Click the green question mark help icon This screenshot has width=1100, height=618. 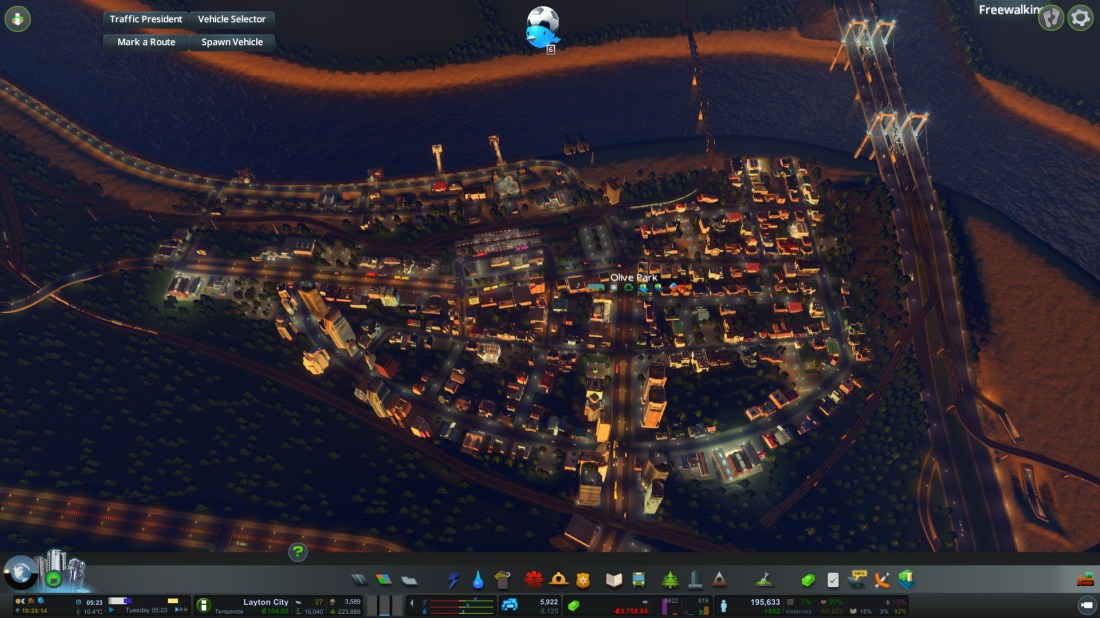[x=297, y=551]
